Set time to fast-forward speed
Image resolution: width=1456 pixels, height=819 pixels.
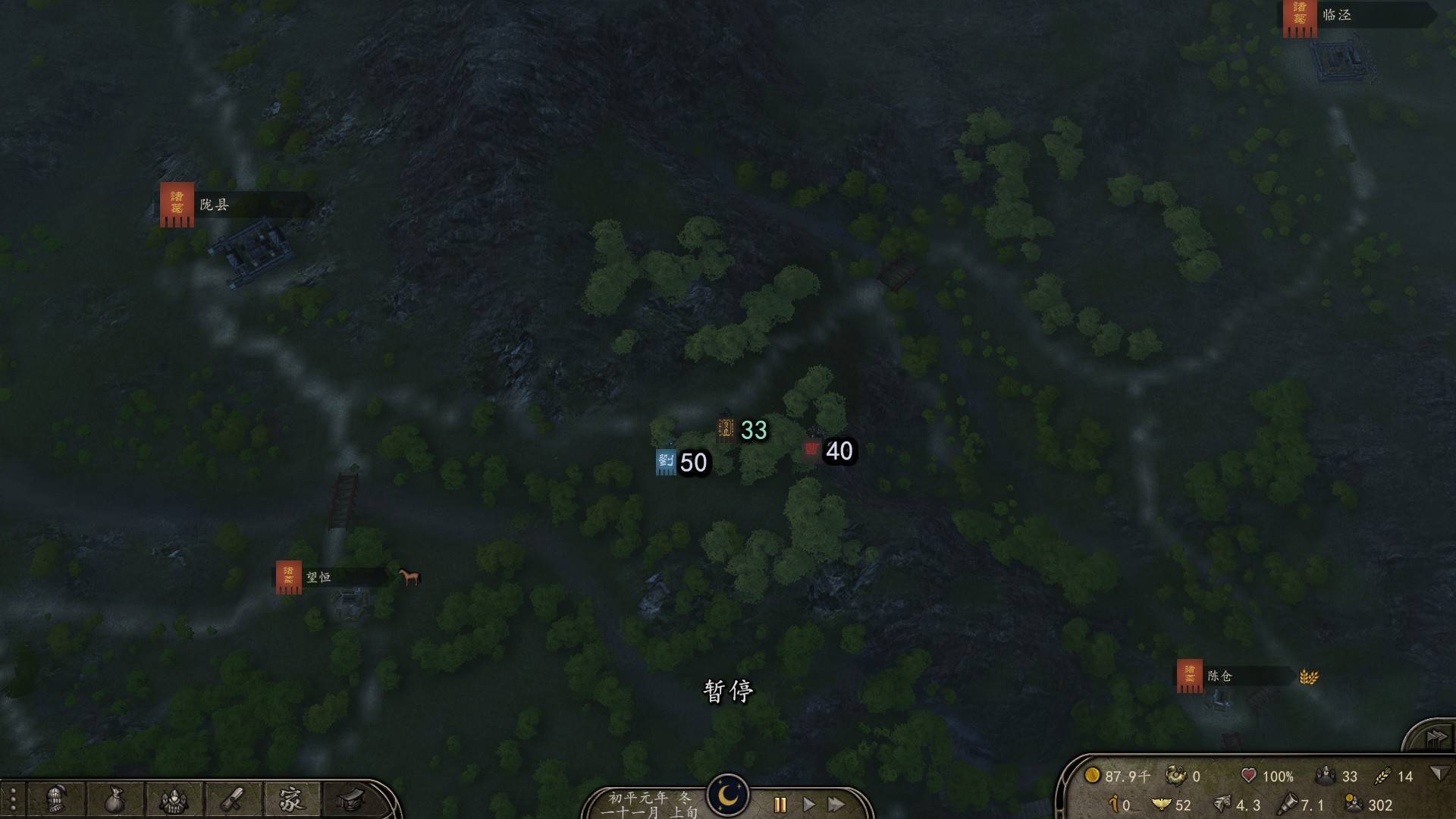pyautogui.click(x=836, y=805)
